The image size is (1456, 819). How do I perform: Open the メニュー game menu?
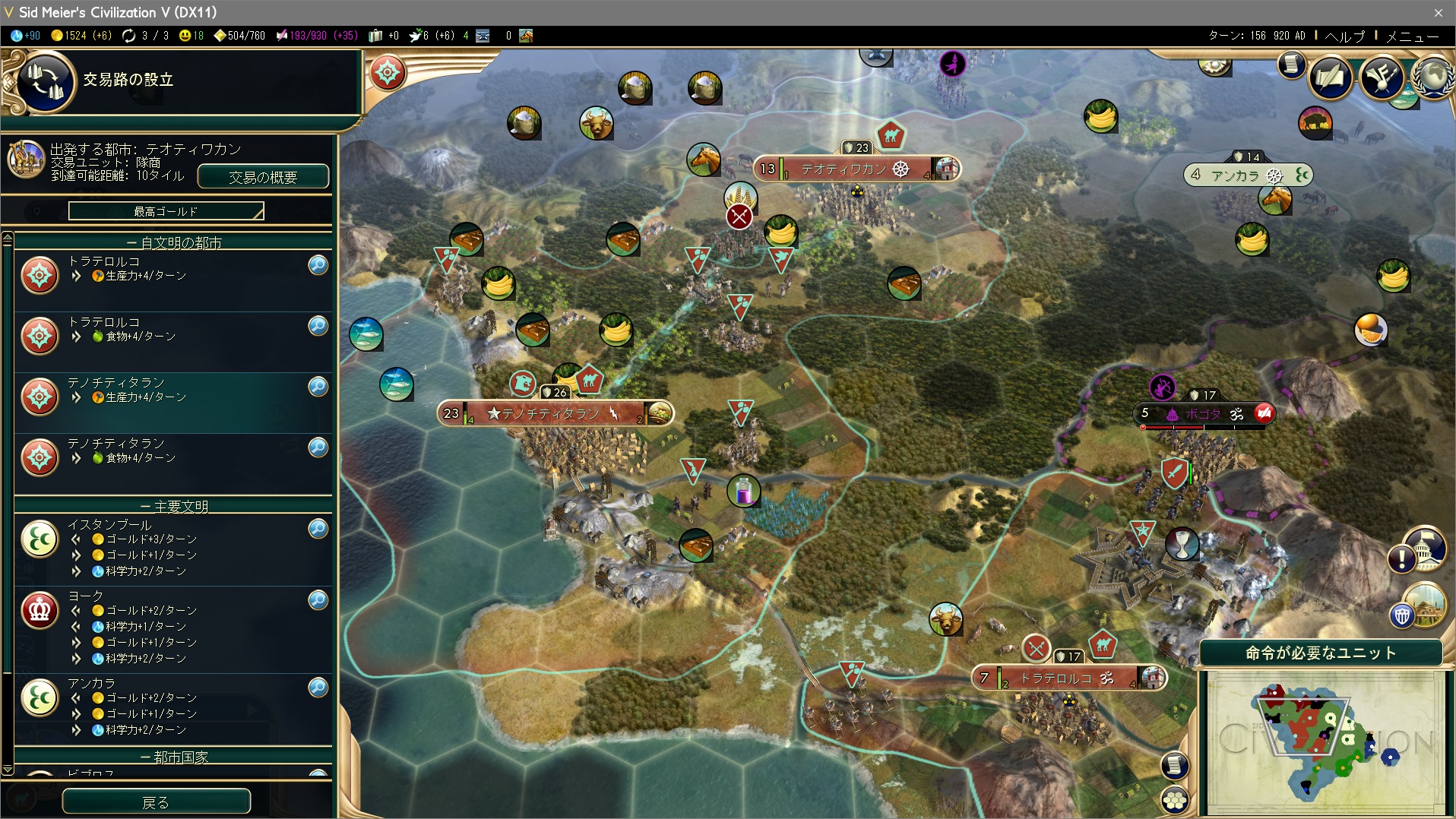tap(1412, 36)
